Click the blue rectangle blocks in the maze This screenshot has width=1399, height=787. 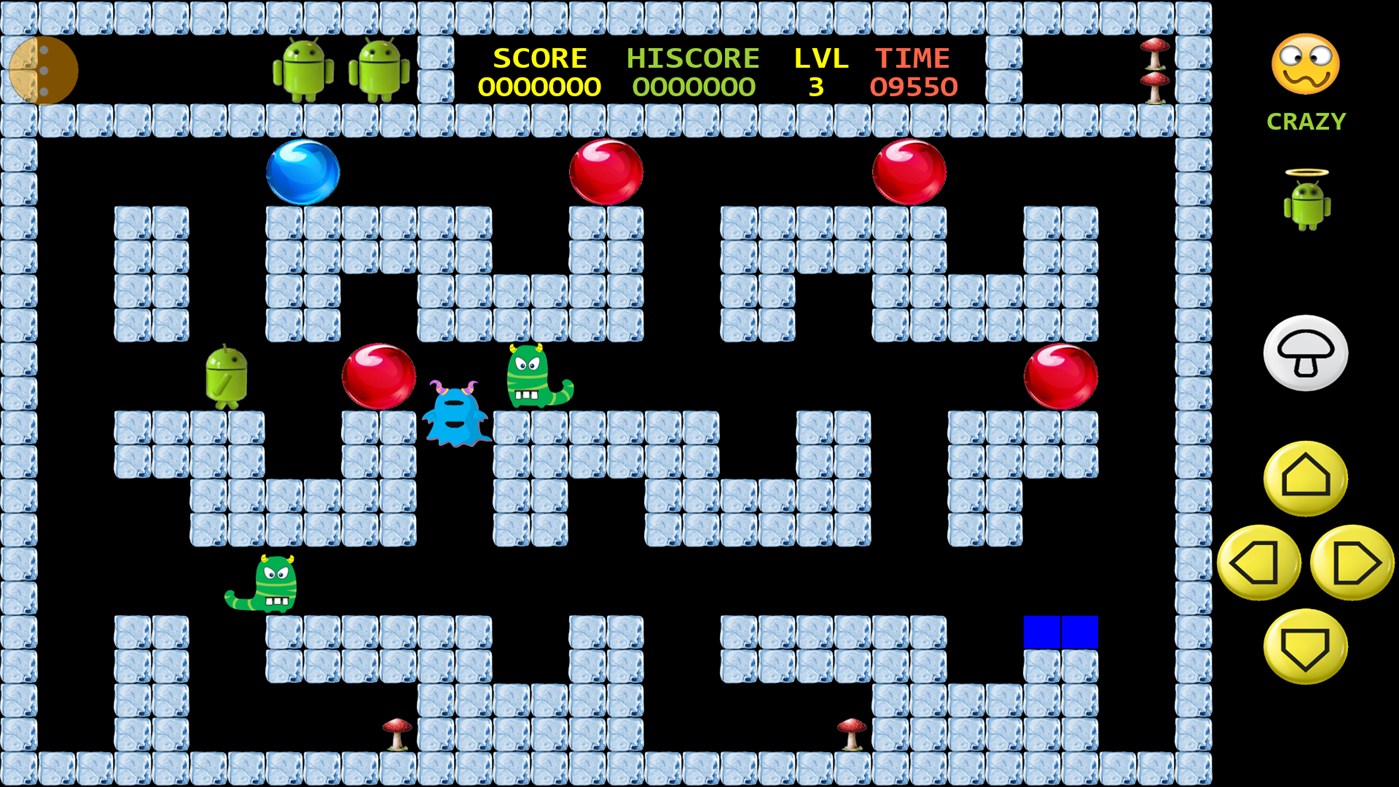click(x=1060, y=632)
